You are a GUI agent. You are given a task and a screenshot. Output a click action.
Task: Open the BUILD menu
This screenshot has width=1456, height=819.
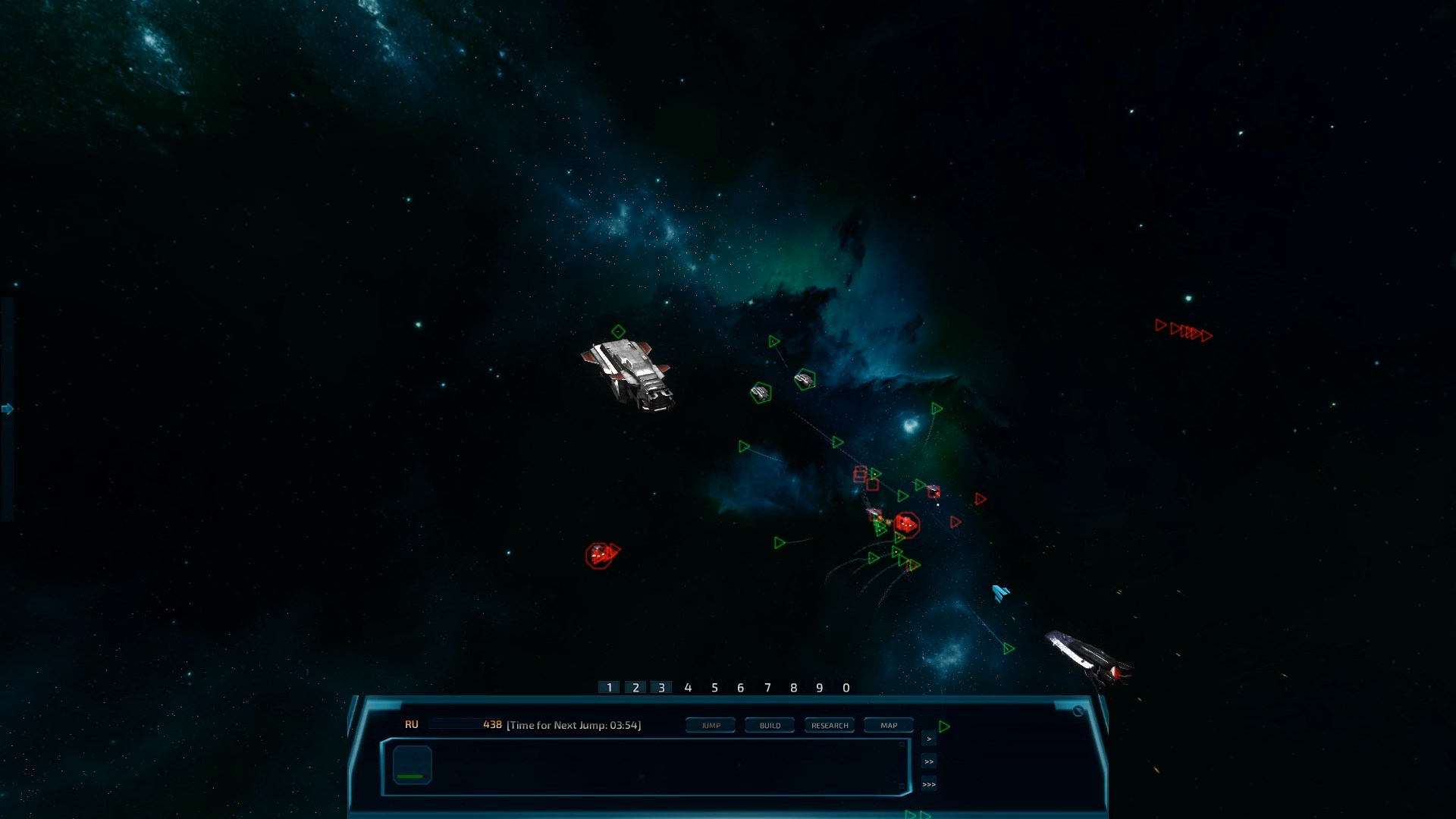[770, 726]
